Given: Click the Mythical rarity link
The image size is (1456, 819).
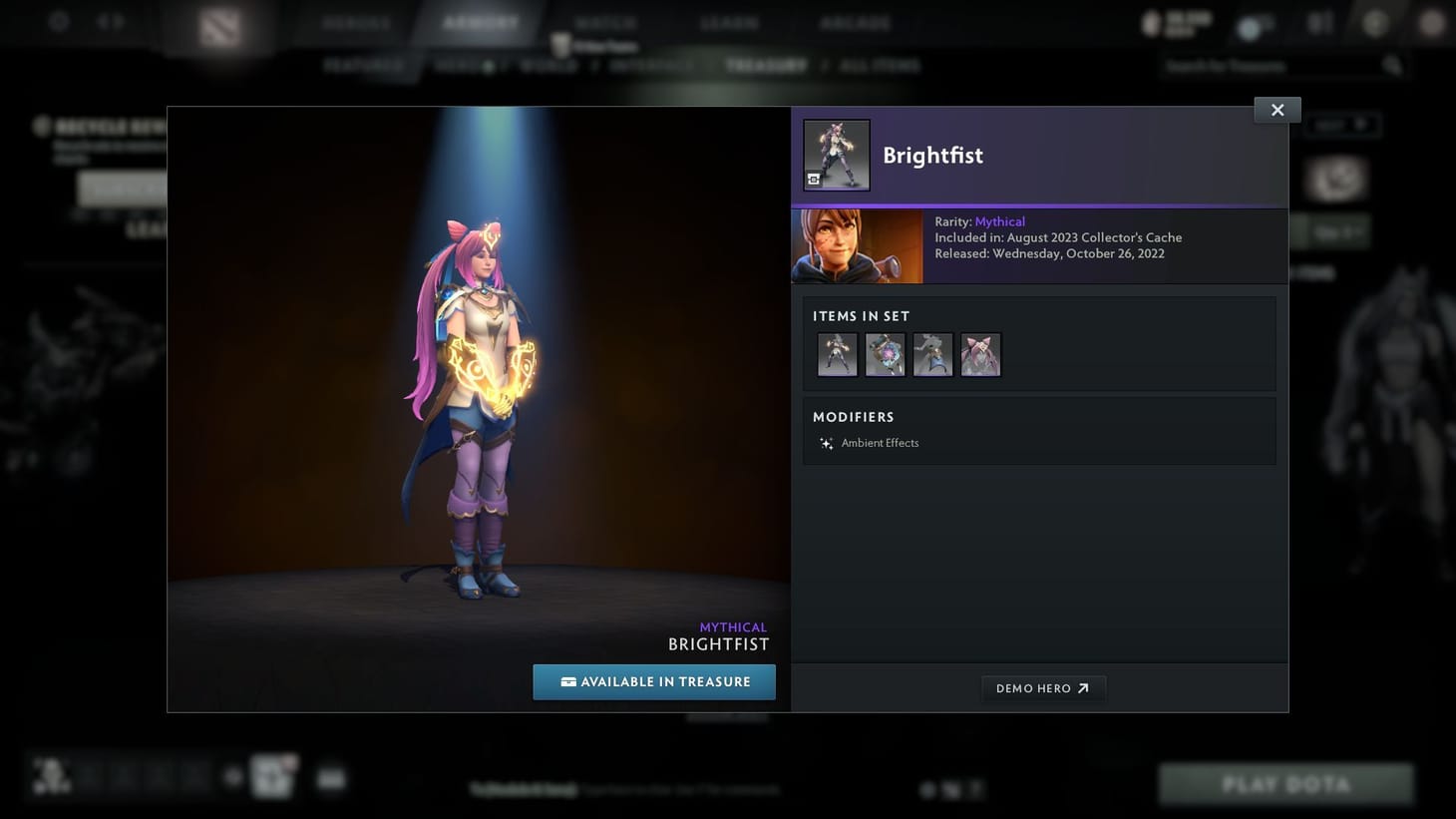Looking at the screenshot, I should [999, 220].
